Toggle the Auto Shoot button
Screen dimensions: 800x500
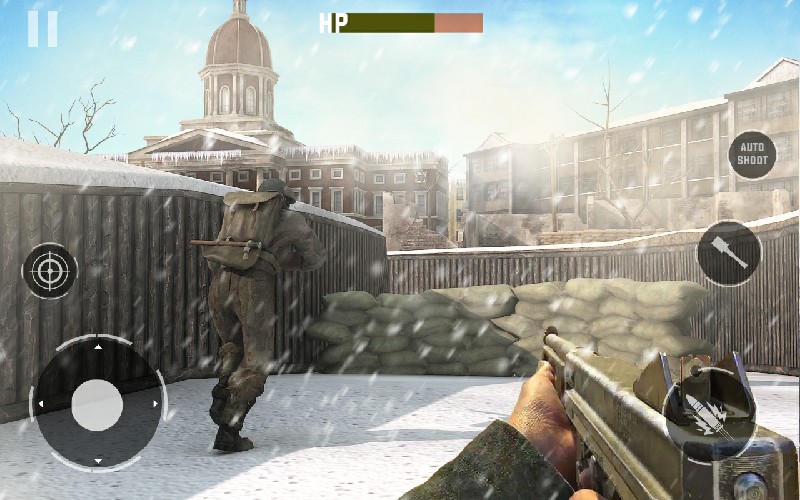point(752,155)
